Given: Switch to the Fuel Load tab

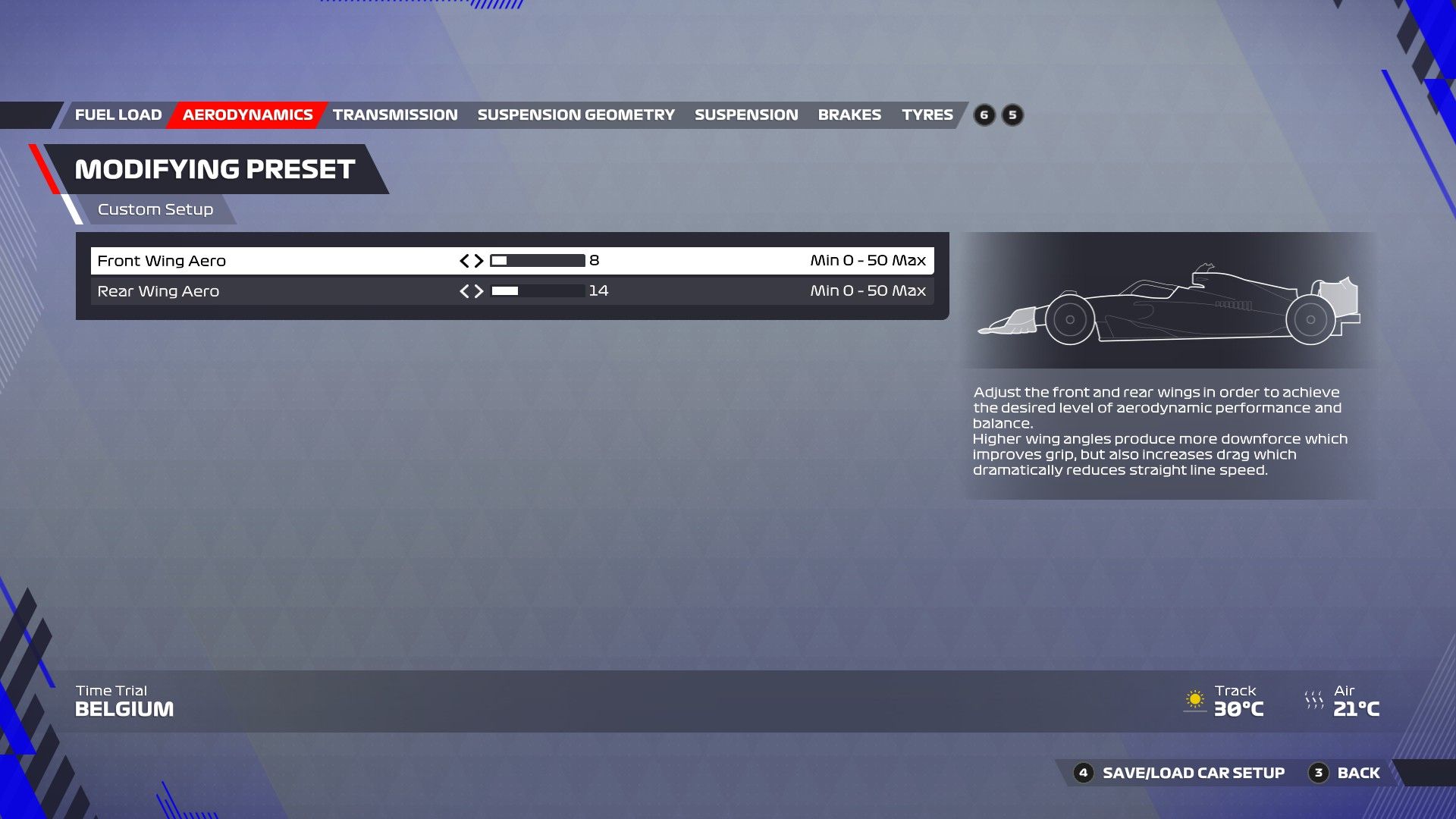Looking at the screenshot, I should pyautogui.click(x=118, y=115).
